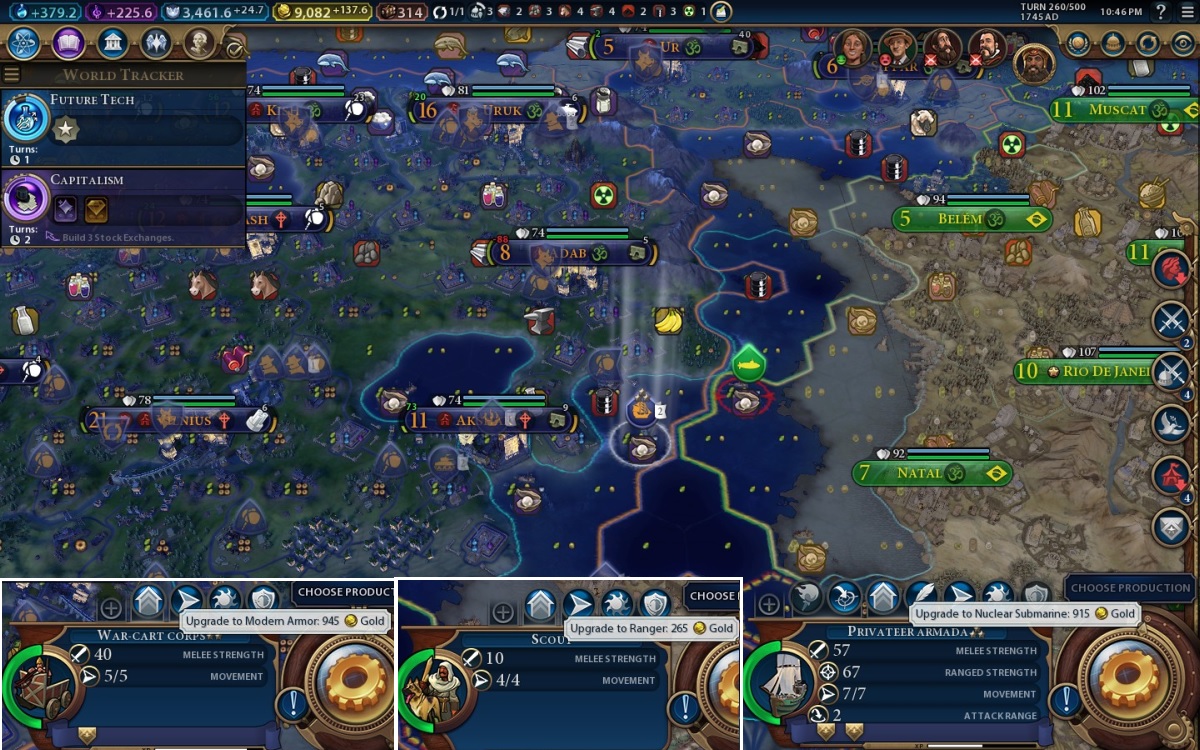Open the espionage eye button
Image resolution: width=1200 pixels, height=750 pixels.
point(1183,44)
